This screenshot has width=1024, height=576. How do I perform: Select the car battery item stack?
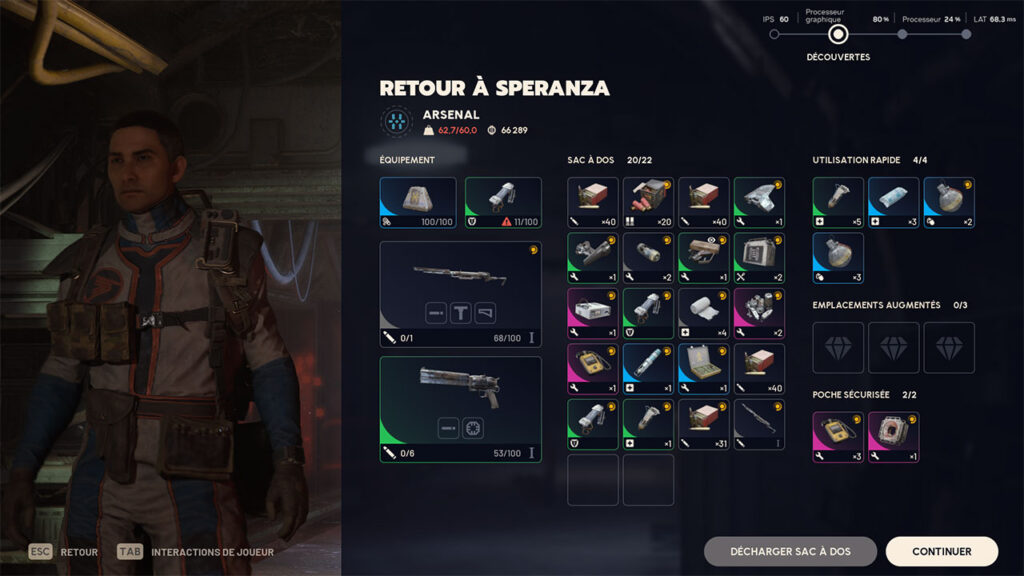pos(759,258)
